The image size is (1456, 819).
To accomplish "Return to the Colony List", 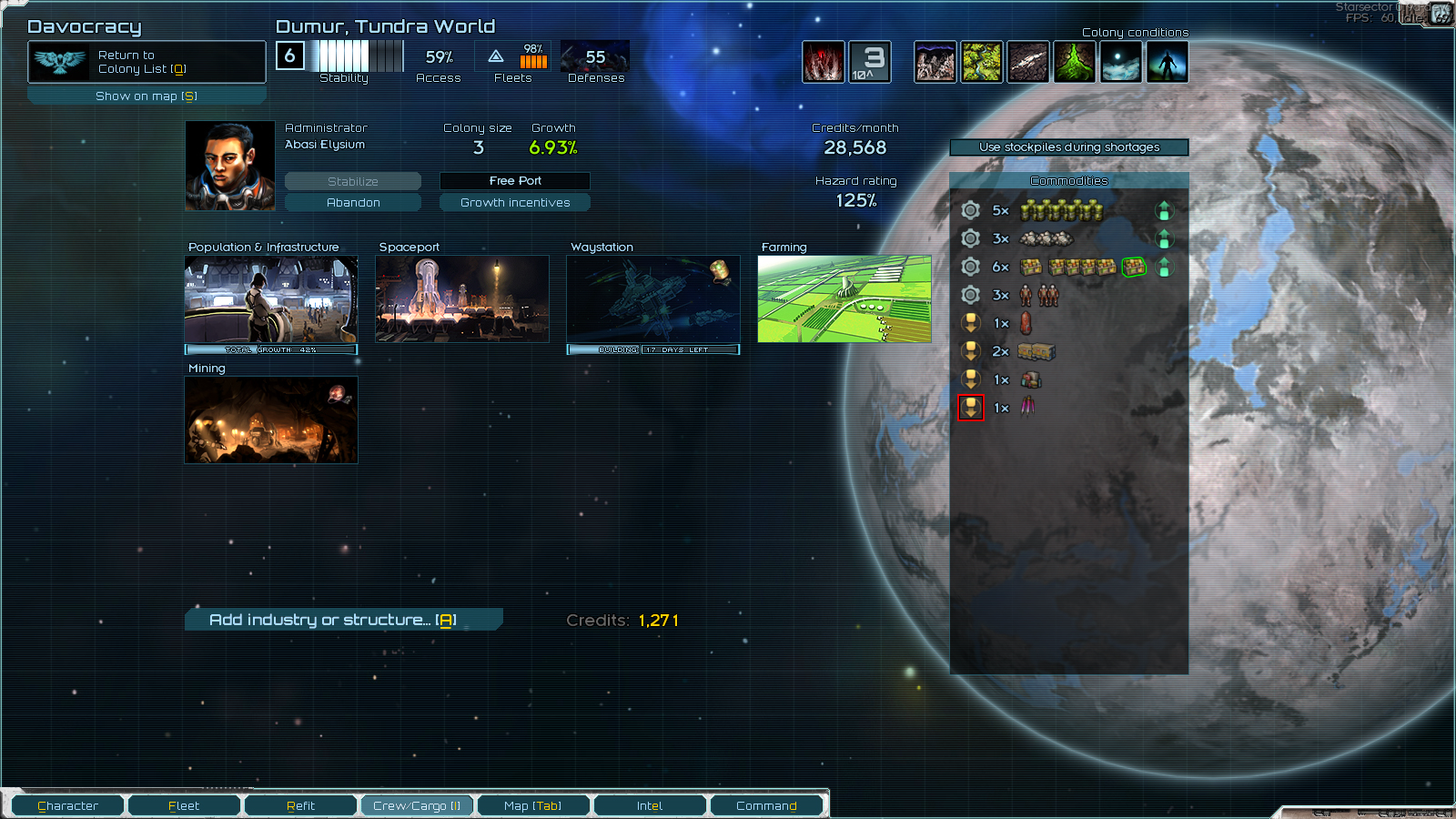I will (x=147, y=62).
